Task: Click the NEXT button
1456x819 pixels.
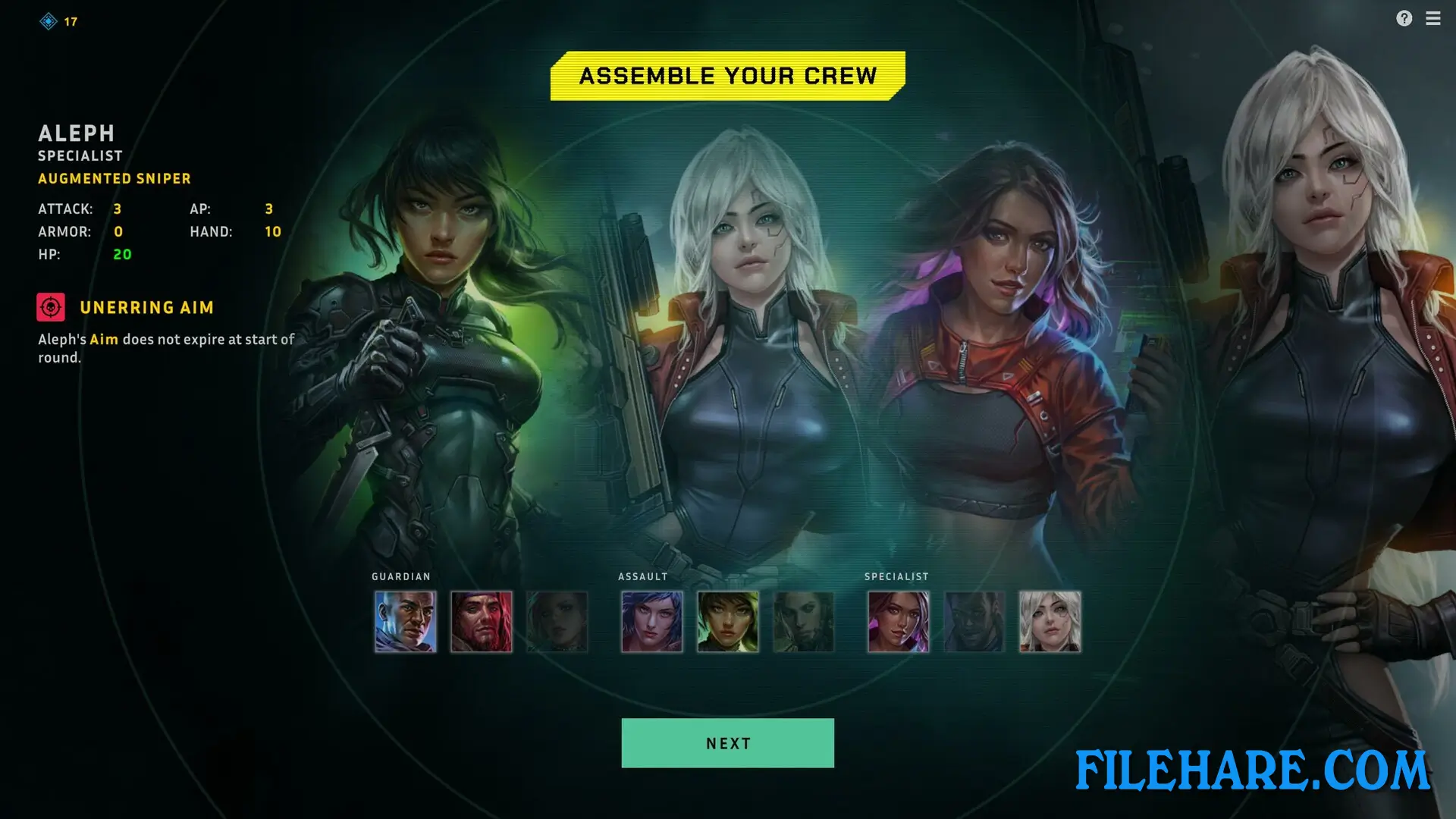Action: click(x=727, y=743)
